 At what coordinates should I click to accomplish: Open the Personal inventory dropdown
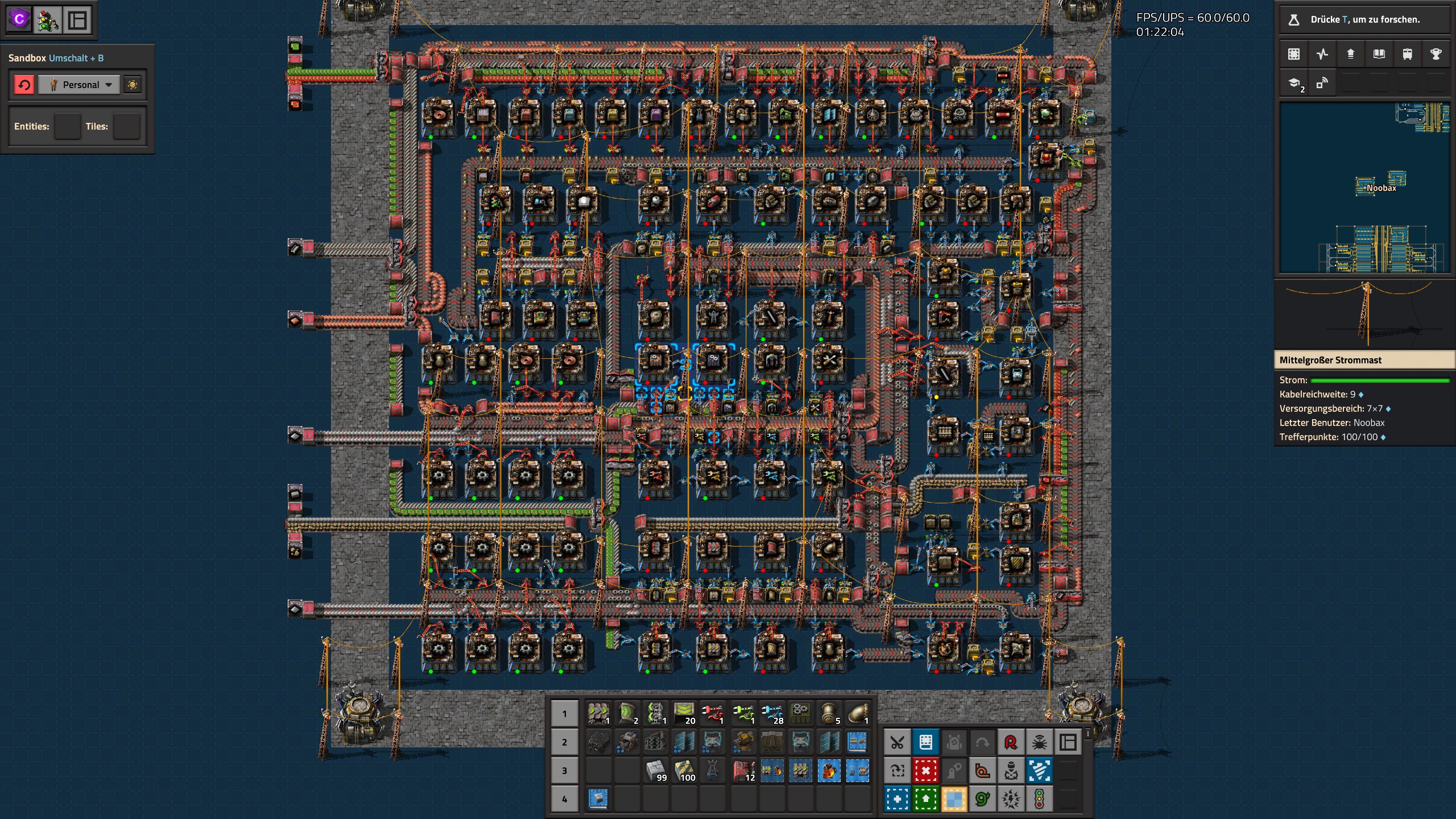coord(80,84)
